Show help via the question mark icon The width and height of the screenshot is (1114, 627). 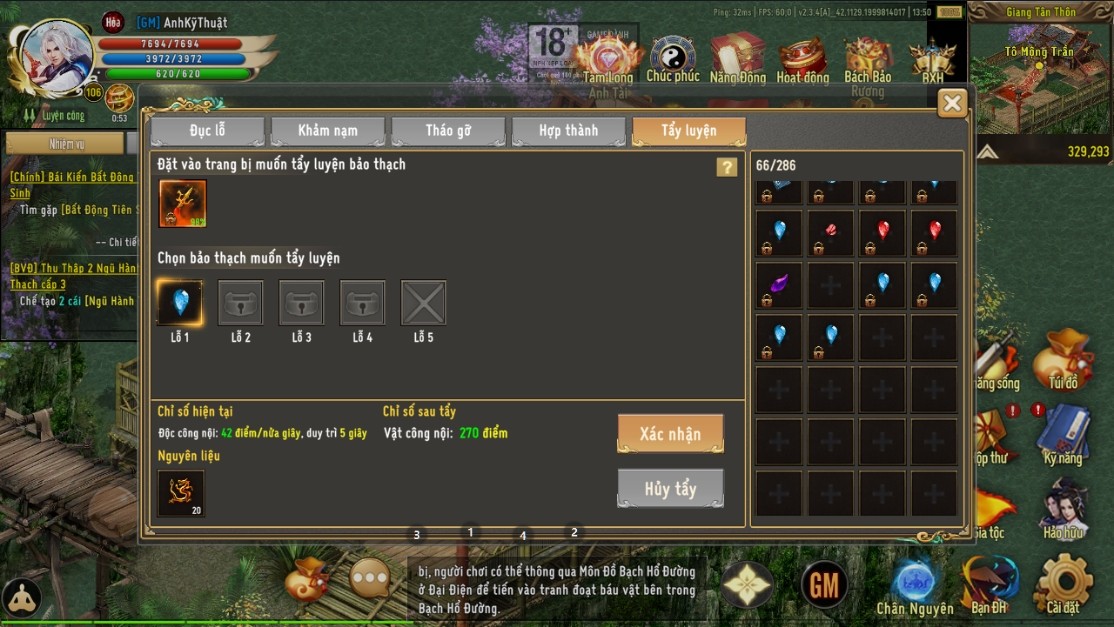coord(727,167)
